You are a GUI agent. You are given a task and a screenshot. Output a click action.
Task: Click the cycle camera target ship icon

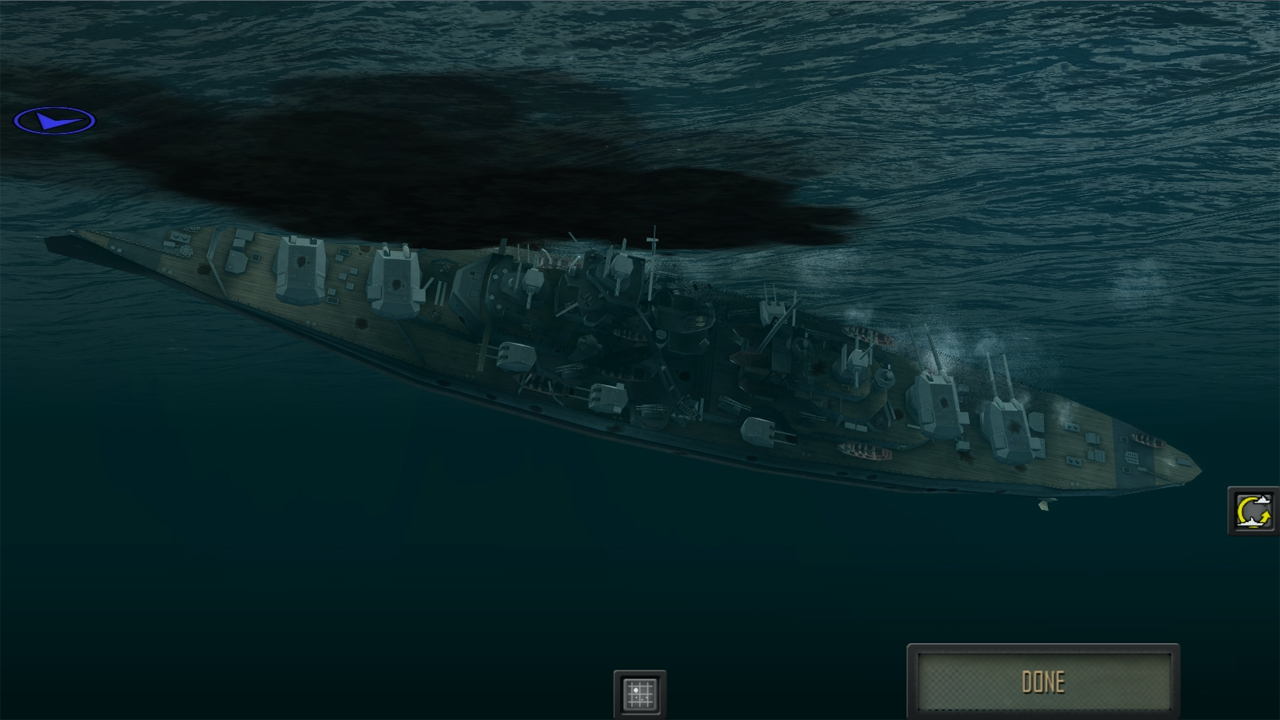click(1252, 510)
